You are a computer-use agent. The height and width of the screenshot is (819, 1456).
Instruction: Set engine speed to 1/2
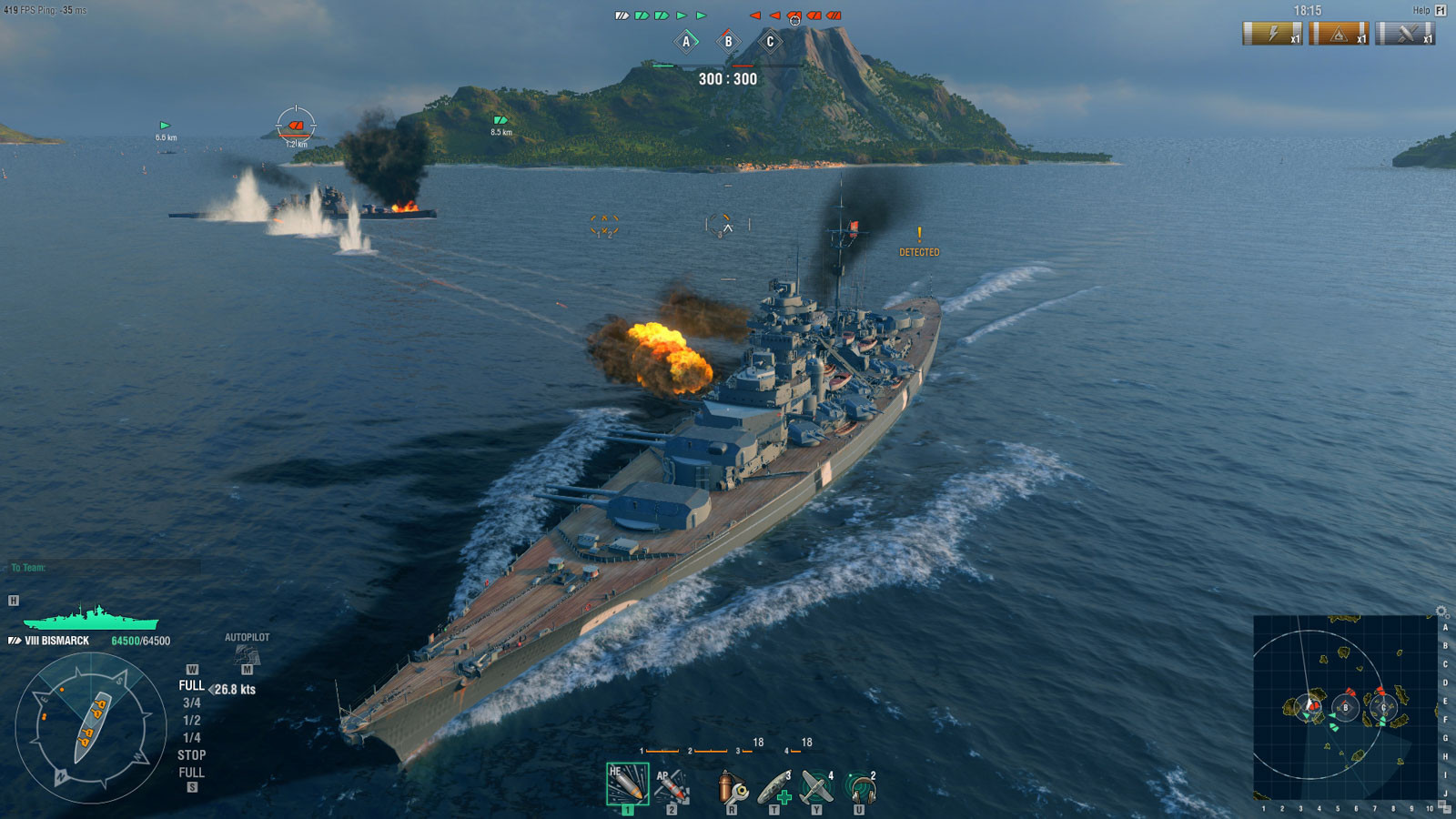[191, 720]
